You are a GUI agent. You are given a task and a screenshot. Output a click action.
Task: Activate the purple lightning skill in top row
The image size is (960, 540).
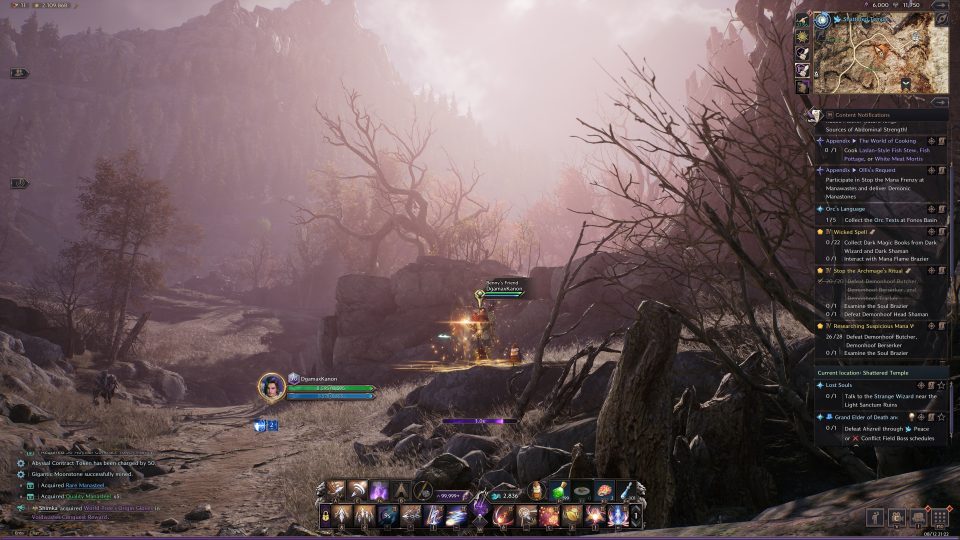click(379, 491)
